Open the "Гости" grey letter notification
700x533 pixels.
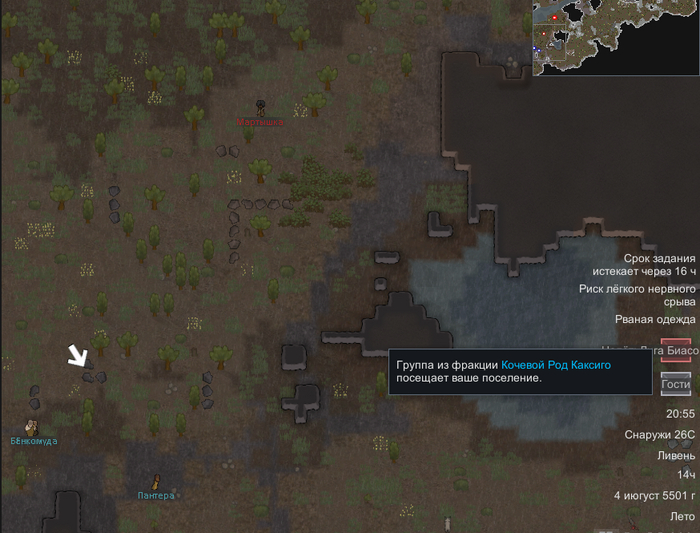click(676, 384)
